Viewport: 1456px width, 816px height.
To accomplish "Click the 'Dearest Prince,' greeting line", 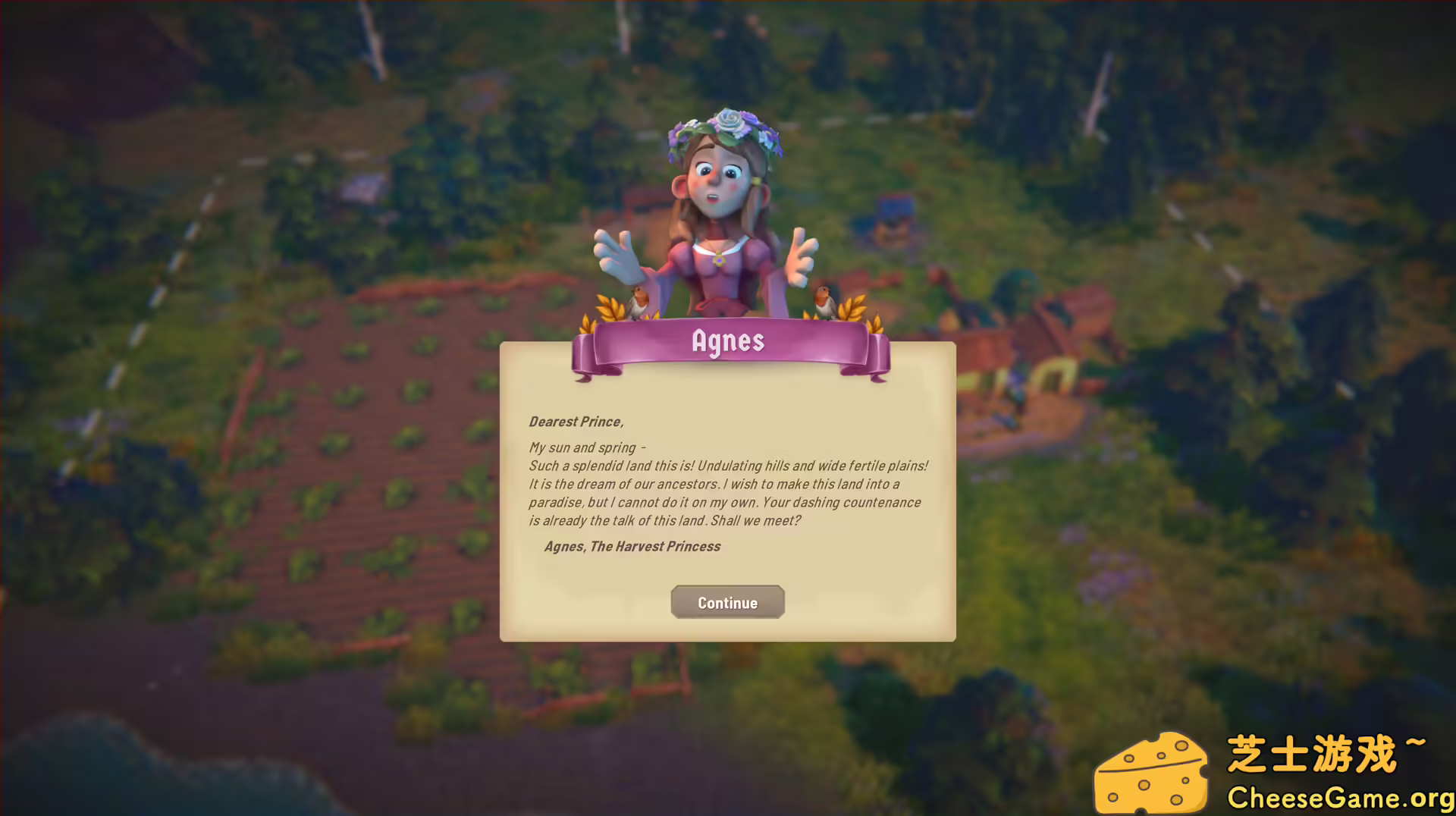I will (576, 422).
